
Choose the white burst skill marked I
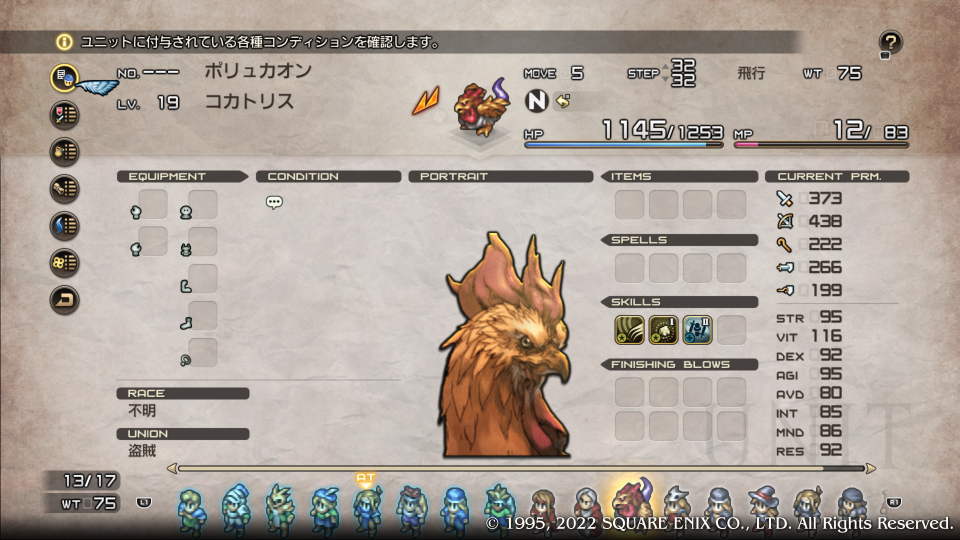[663, 330]
